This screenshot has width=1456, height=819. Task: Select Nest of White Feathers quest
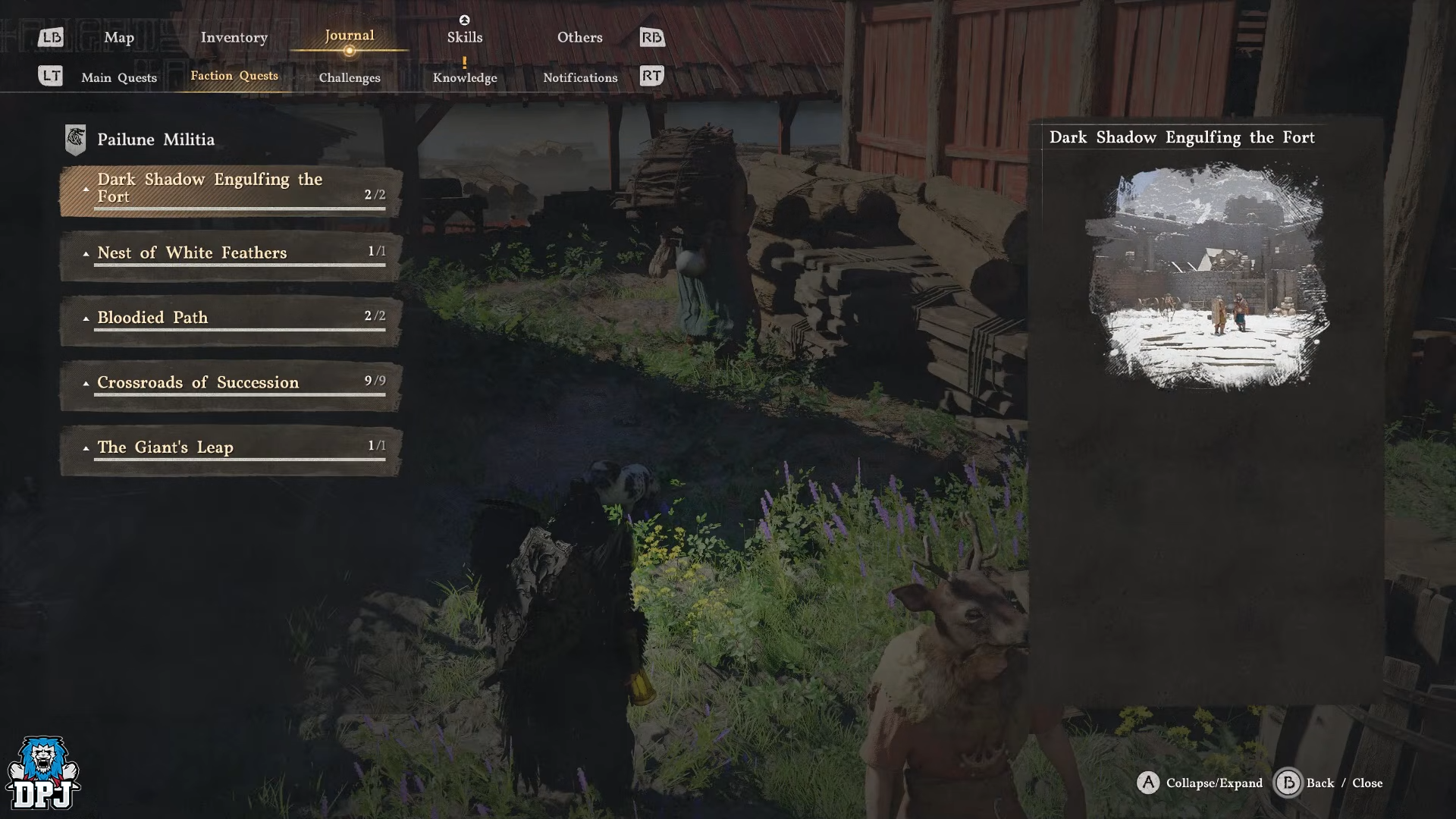click(231, 255)
